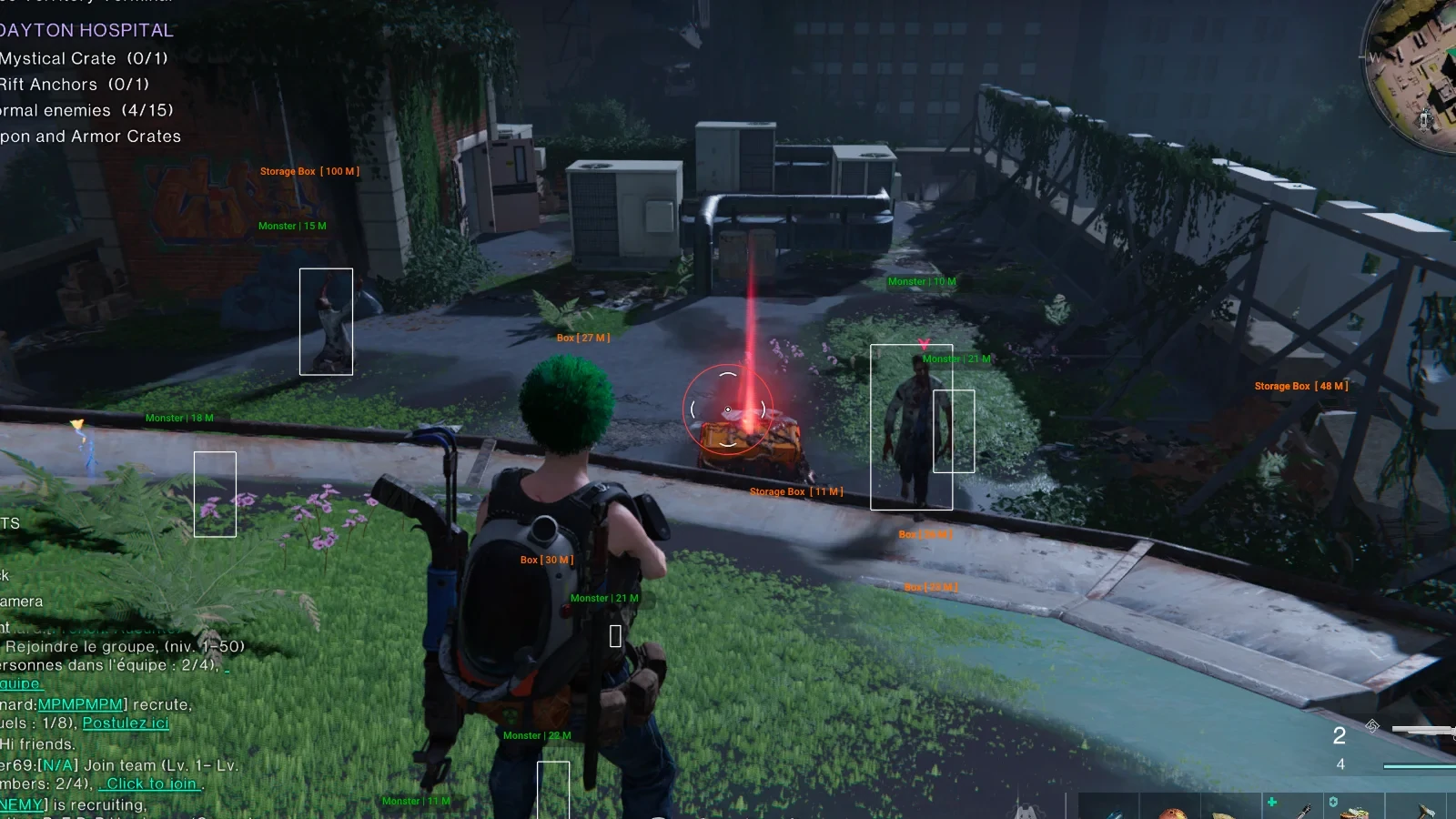Screen dimensions: 1456x819
Task: Select the Mystical Crate objective entry
Action: [84, 59]
